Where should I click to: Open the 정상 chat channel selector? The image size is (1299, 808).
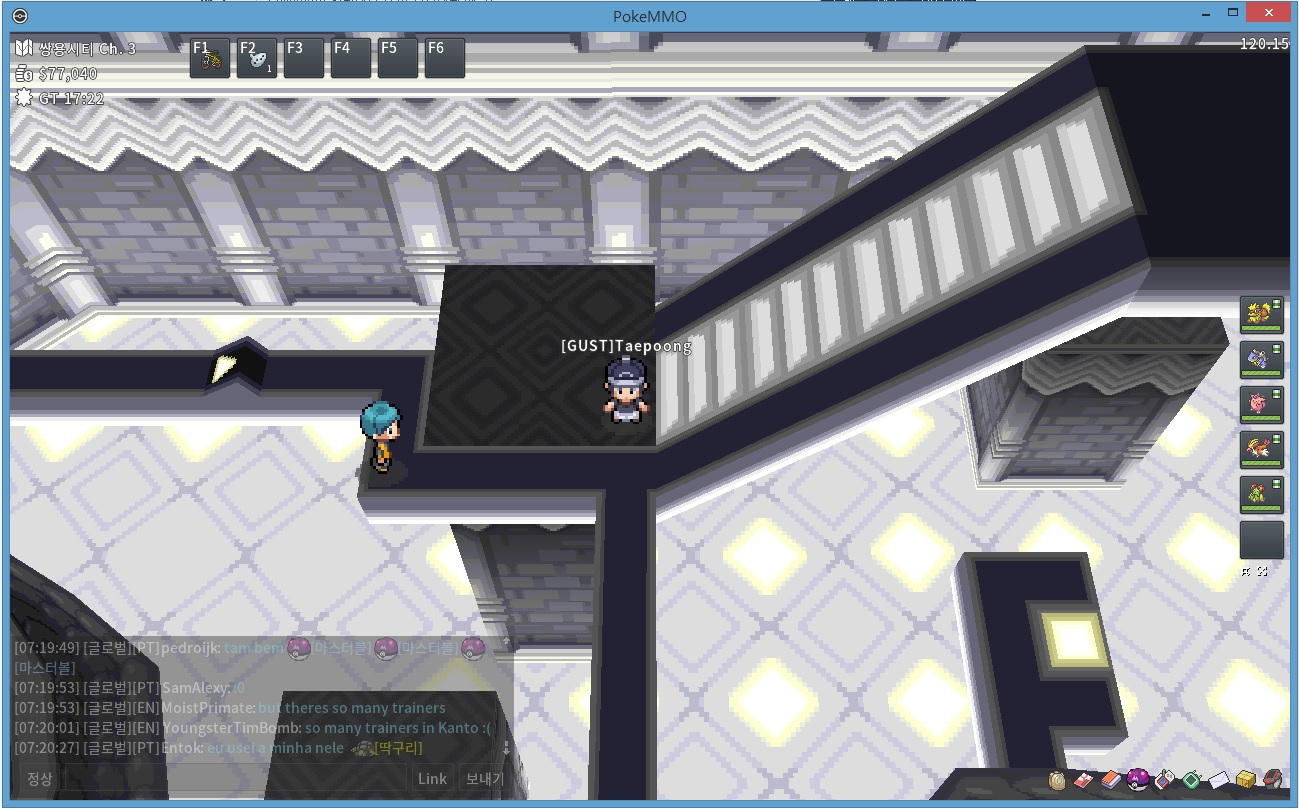pyautogui.click(x=40, y=779)
